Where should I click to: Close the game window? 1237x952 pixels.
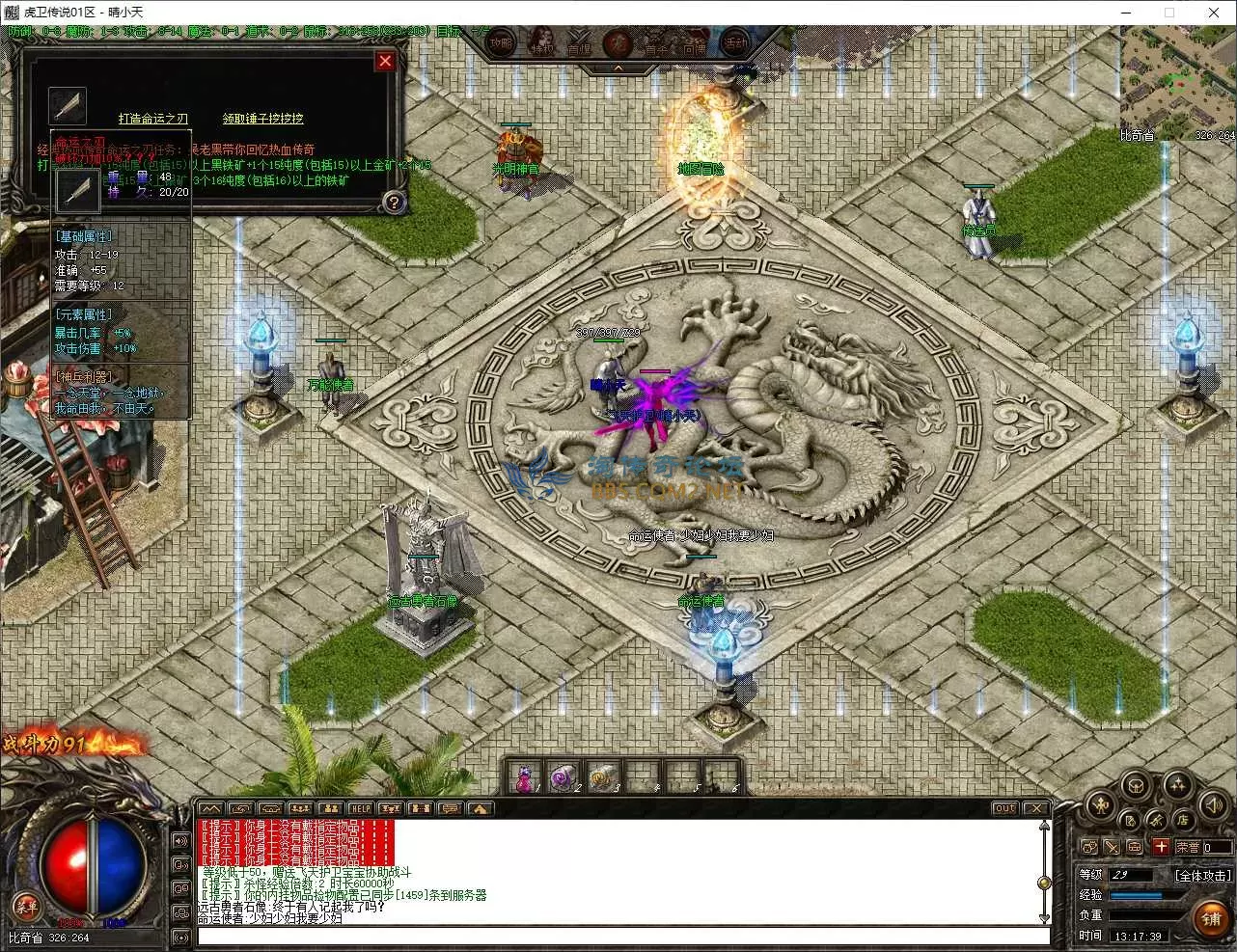pos(1214,13)
